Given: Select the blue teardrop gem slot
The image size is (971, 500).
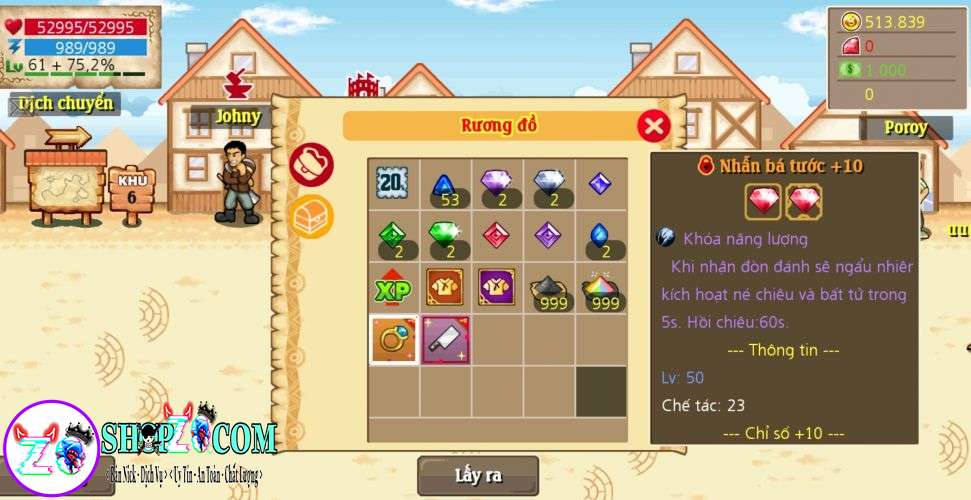Looking at the screenshot, I should (x=601, y=236).
